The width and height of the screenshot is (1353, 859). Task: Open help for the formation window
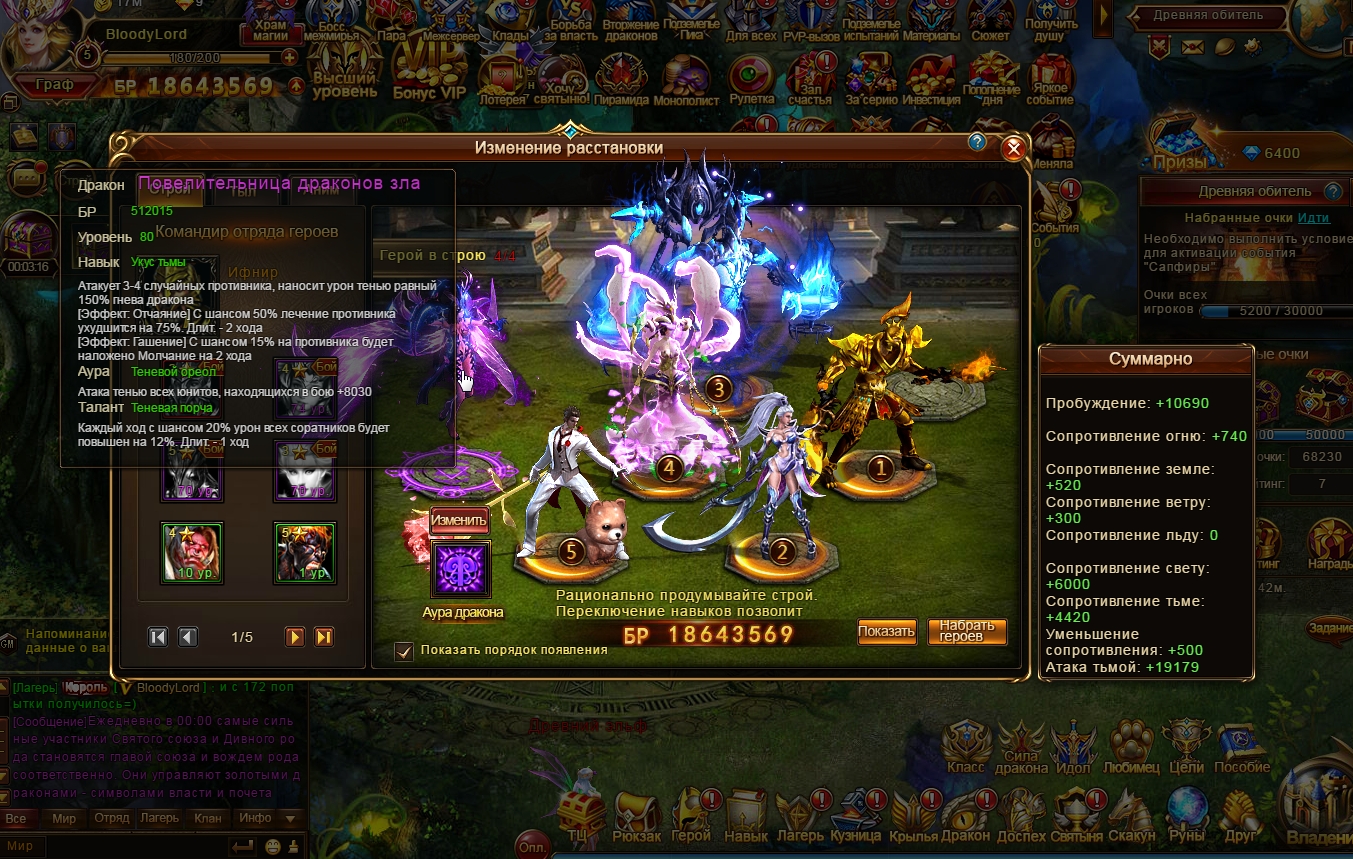point(978,143)
